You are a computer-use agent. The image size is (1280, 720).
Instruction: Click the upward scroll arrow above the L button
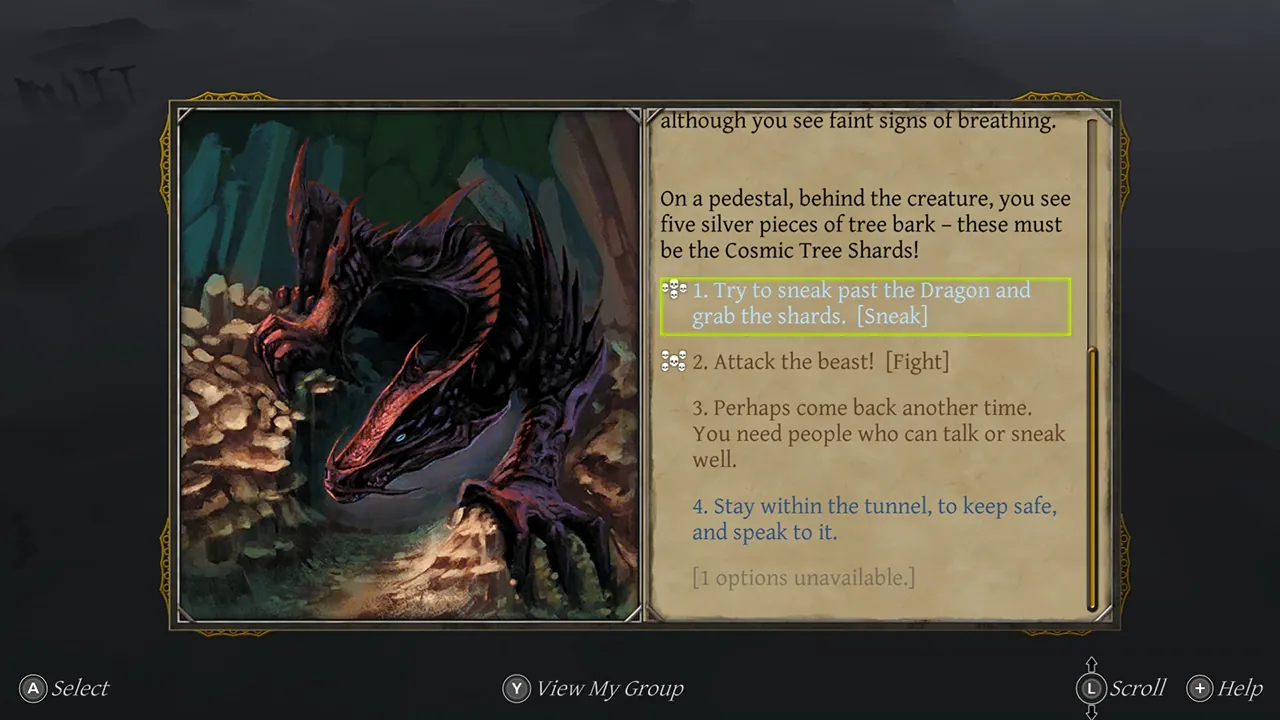pos(1092,663)
